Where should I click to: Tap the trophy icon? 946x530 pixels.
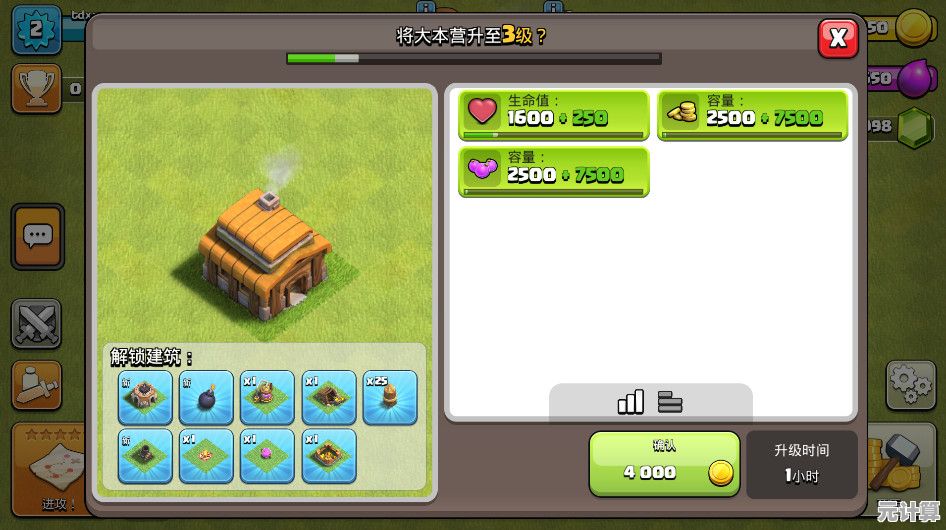point(36,89)
